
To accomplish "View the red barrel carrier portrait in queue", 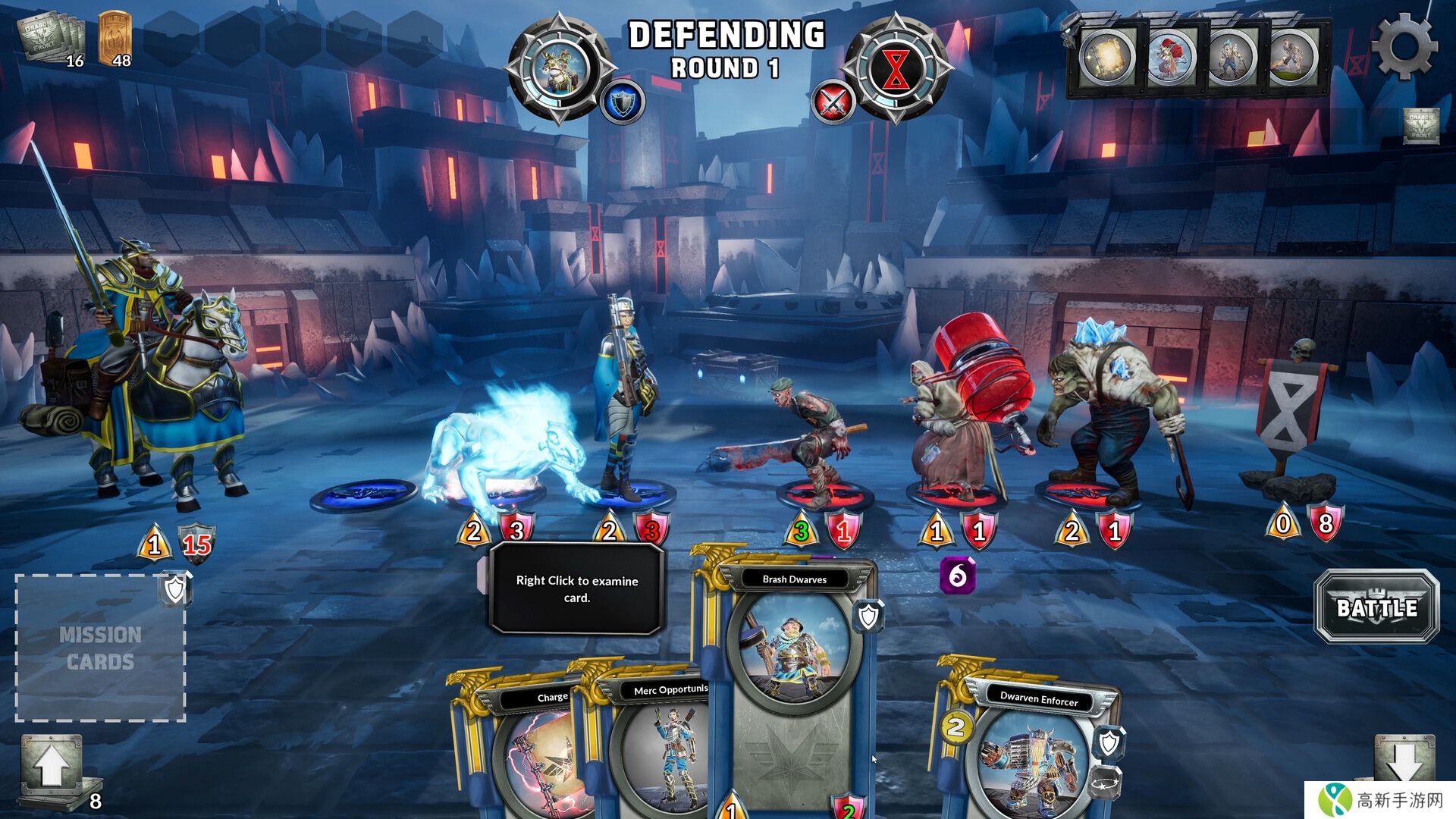I will pos(1170,57).
